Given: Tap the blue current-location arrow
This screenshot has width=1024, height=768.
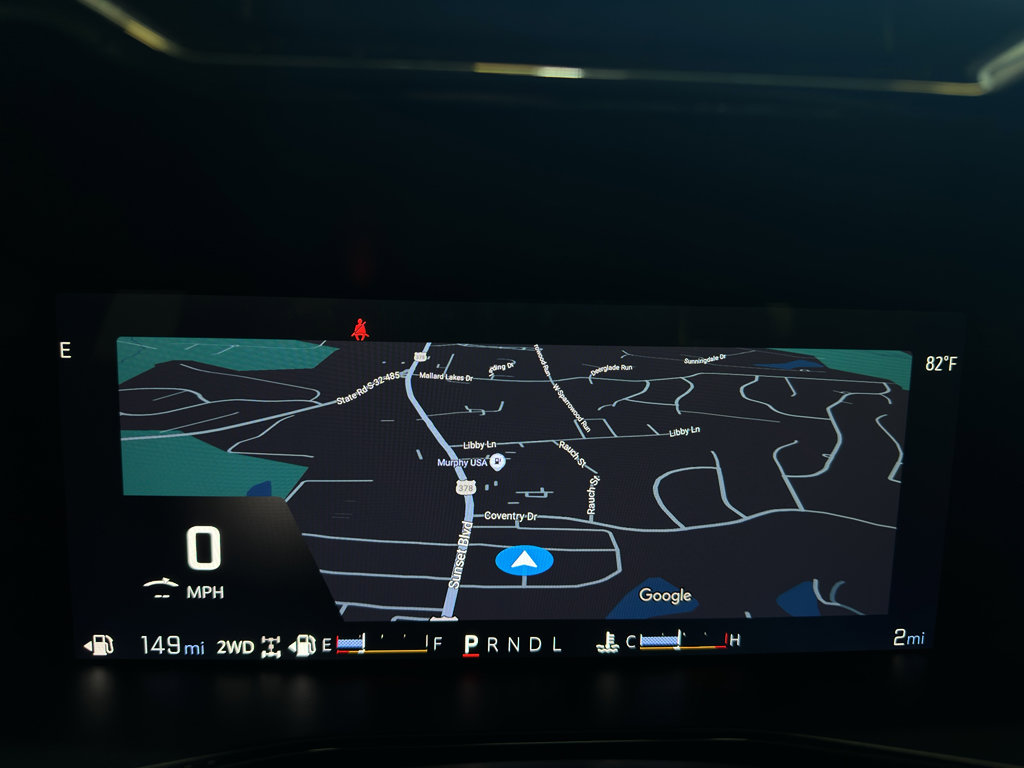Looking at the screenshot, I should 524,561.
